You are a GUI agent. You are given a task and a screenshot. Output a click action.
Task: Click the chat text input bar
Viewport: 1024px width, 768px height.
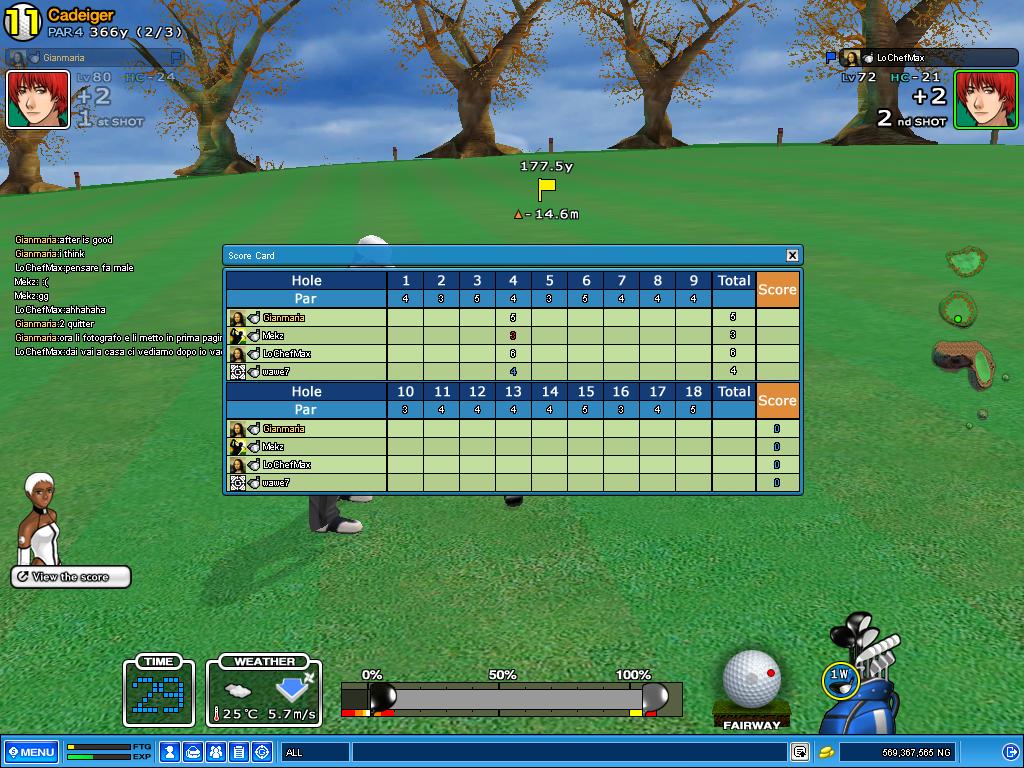pyautogui.click(x=570, y=752)
